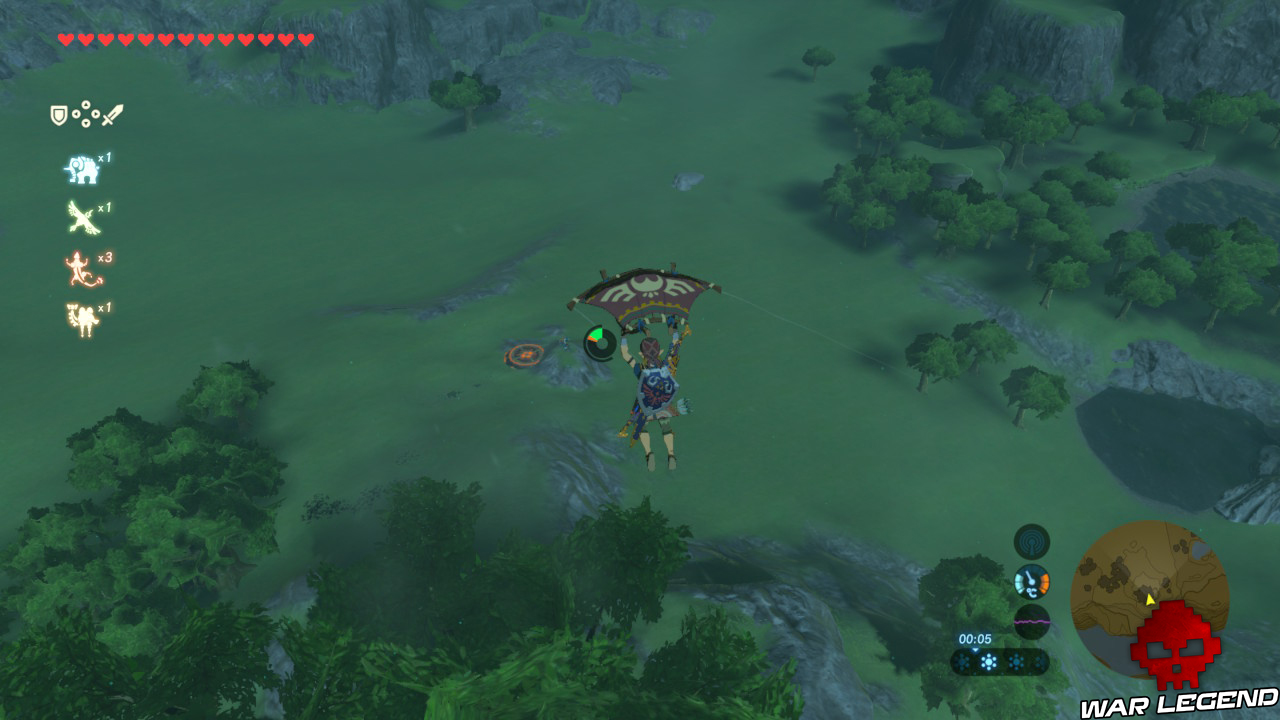Open the Sheikah sensor indicator
Image resolution: width=1280 pixels, height=720 pixels.
(1028, 545)
